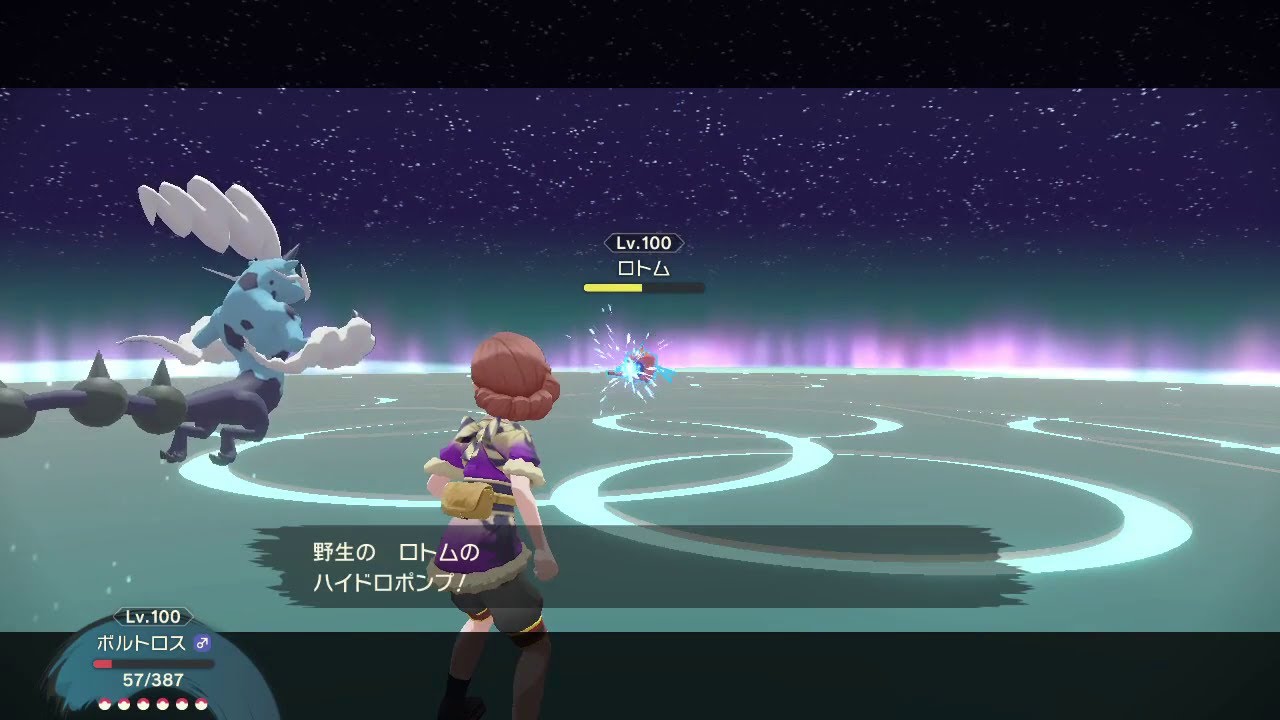
Task: Click the ボルトロス name label
Action: coord(143,644)
